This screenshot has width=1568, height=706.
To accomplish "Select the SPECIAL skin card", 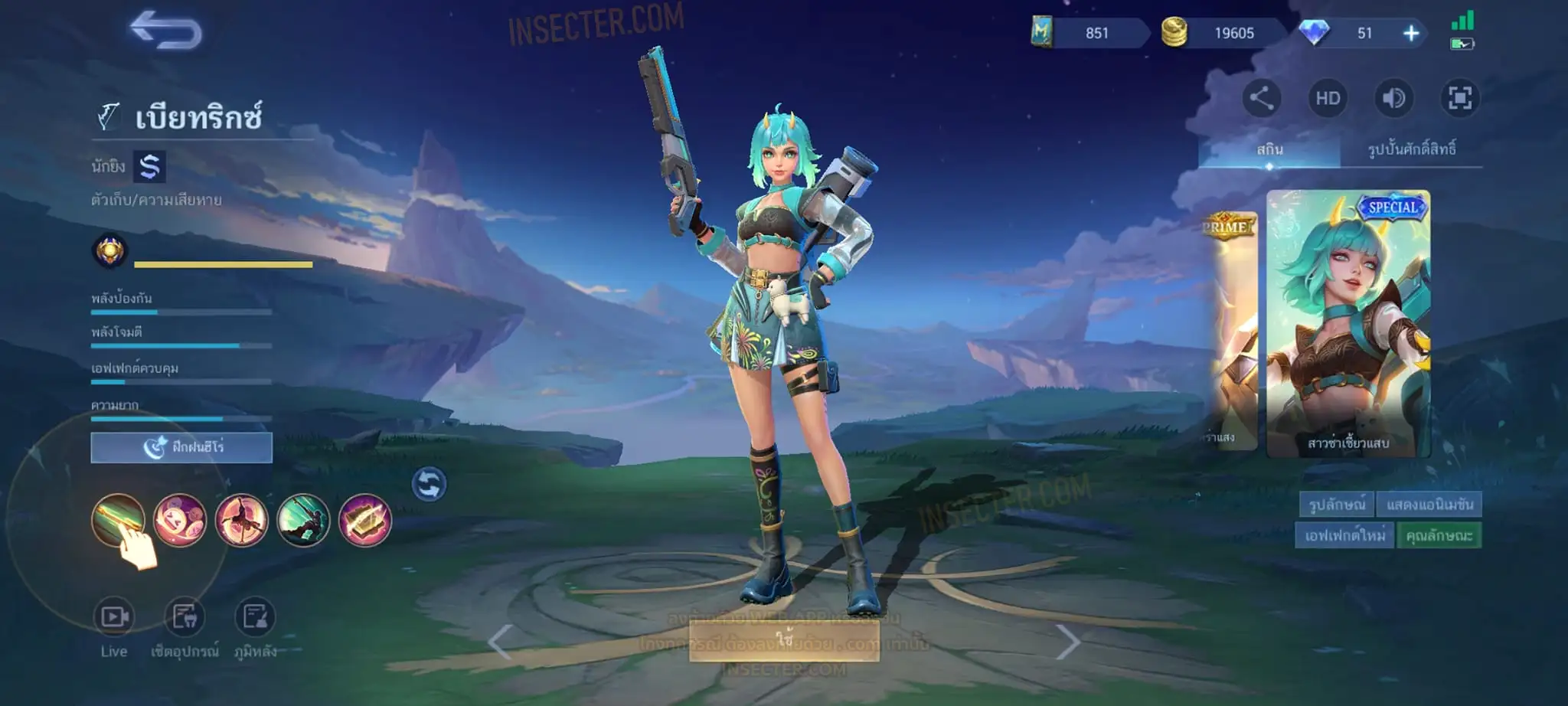I will click(1348, 323).
